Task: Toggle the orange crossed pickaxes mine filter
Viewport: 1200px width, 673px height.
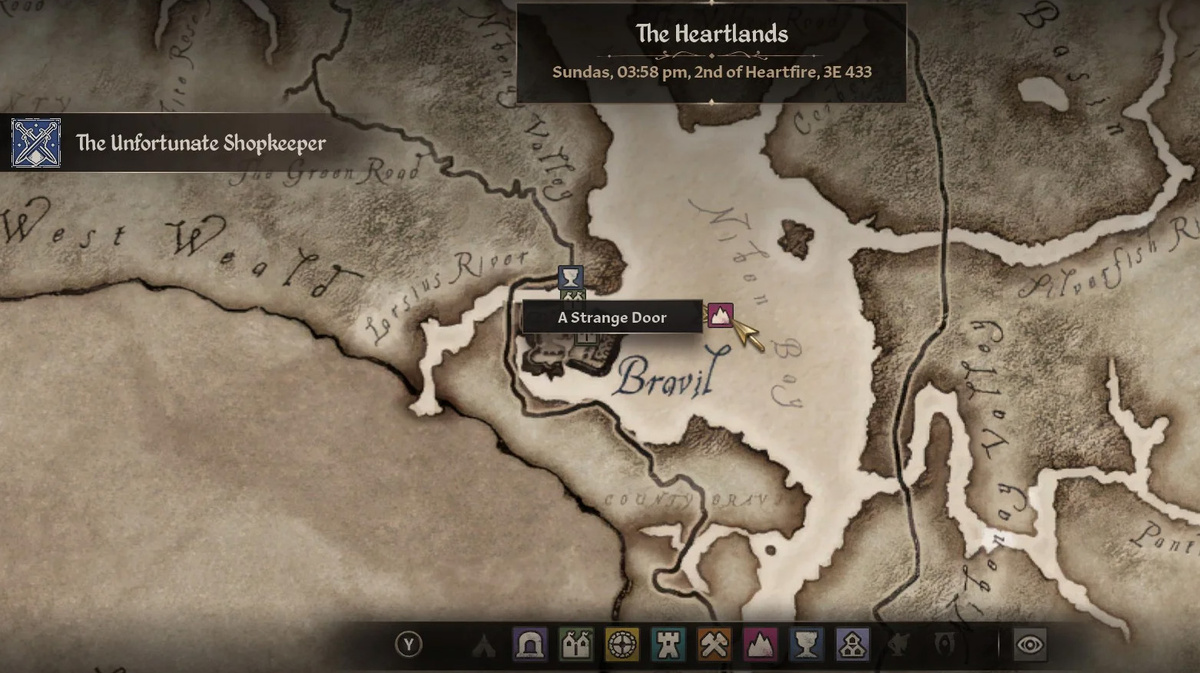Action: (713, 645)
